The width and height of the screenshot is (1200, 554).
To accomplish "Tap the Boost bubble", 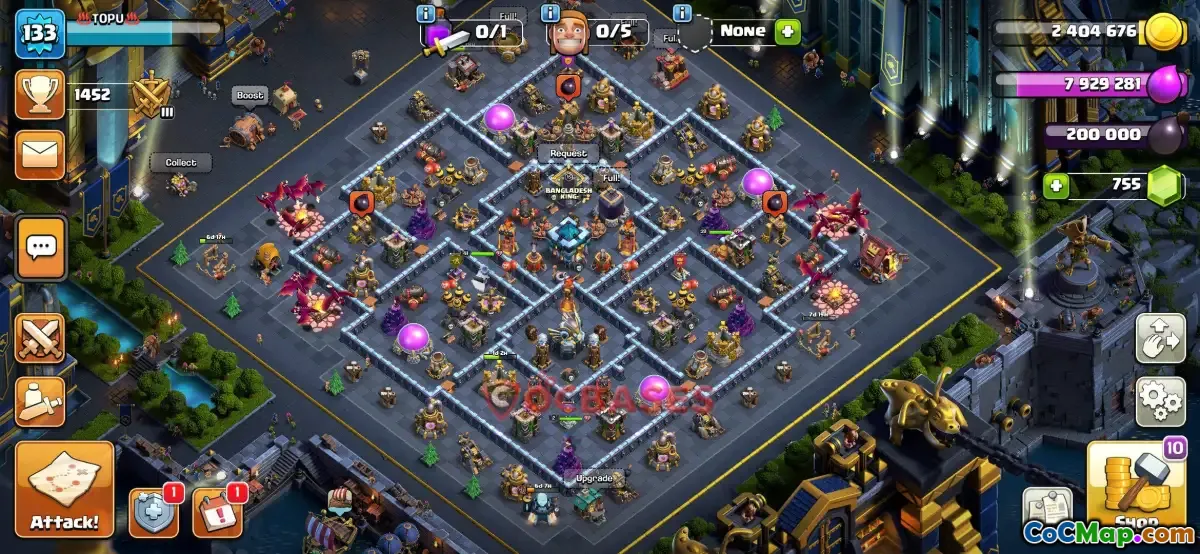I will point(250,96).
